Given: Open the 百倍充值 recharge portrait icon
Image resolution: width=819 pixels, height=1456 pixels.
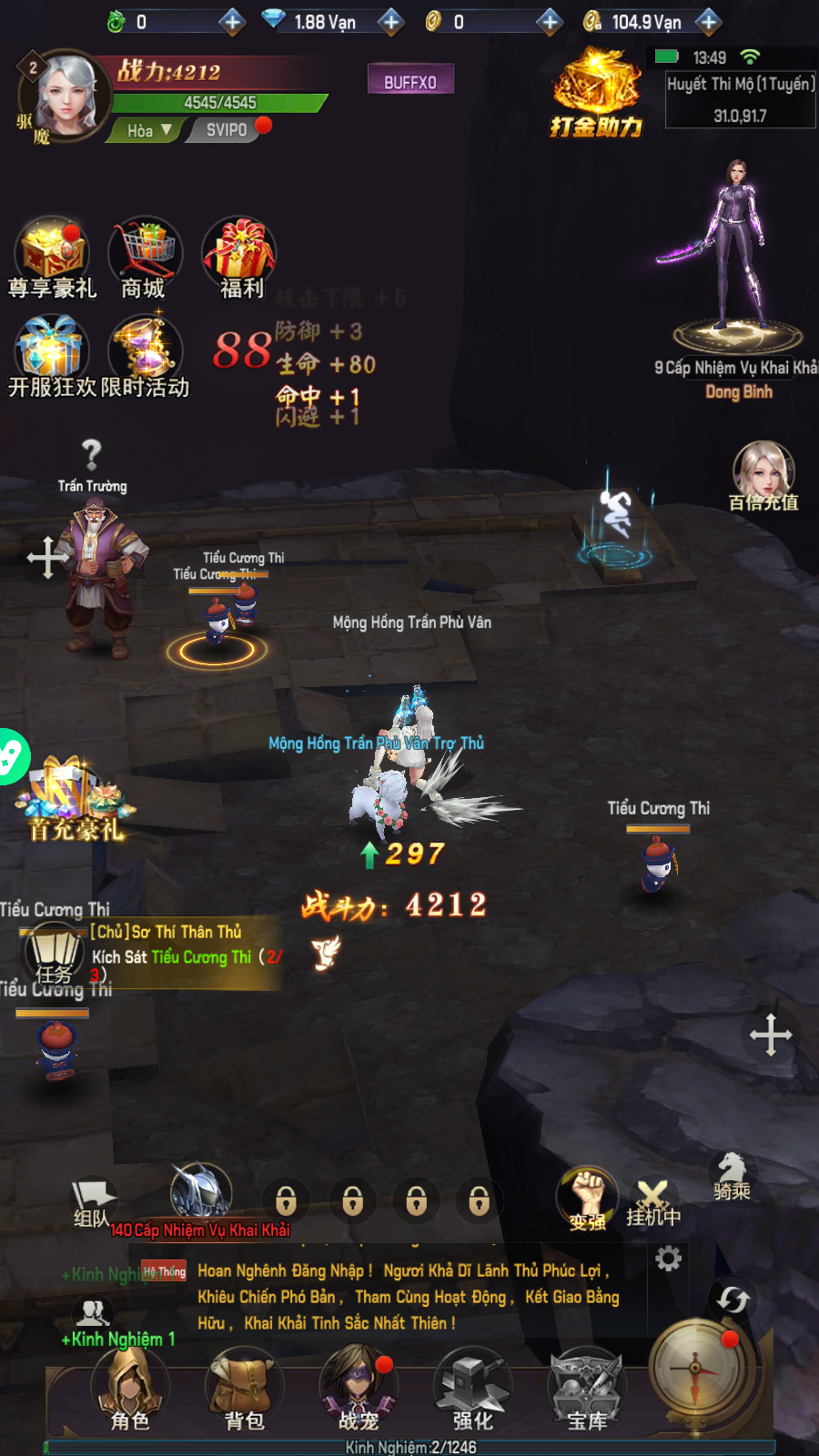Looking at the screenshot, I should click(x=763, y=475).
